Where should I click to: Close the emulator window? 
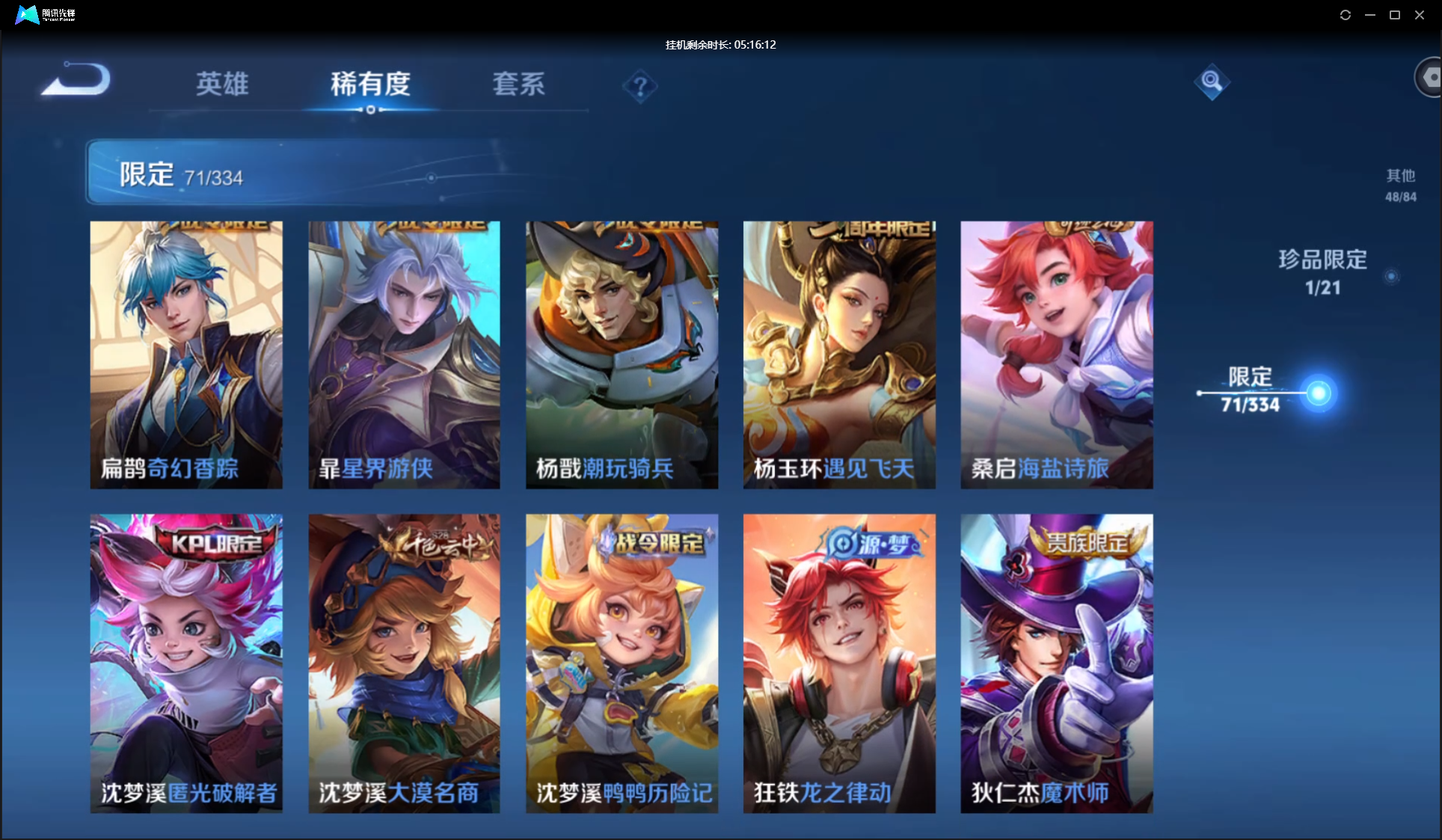pos(1420,15)
